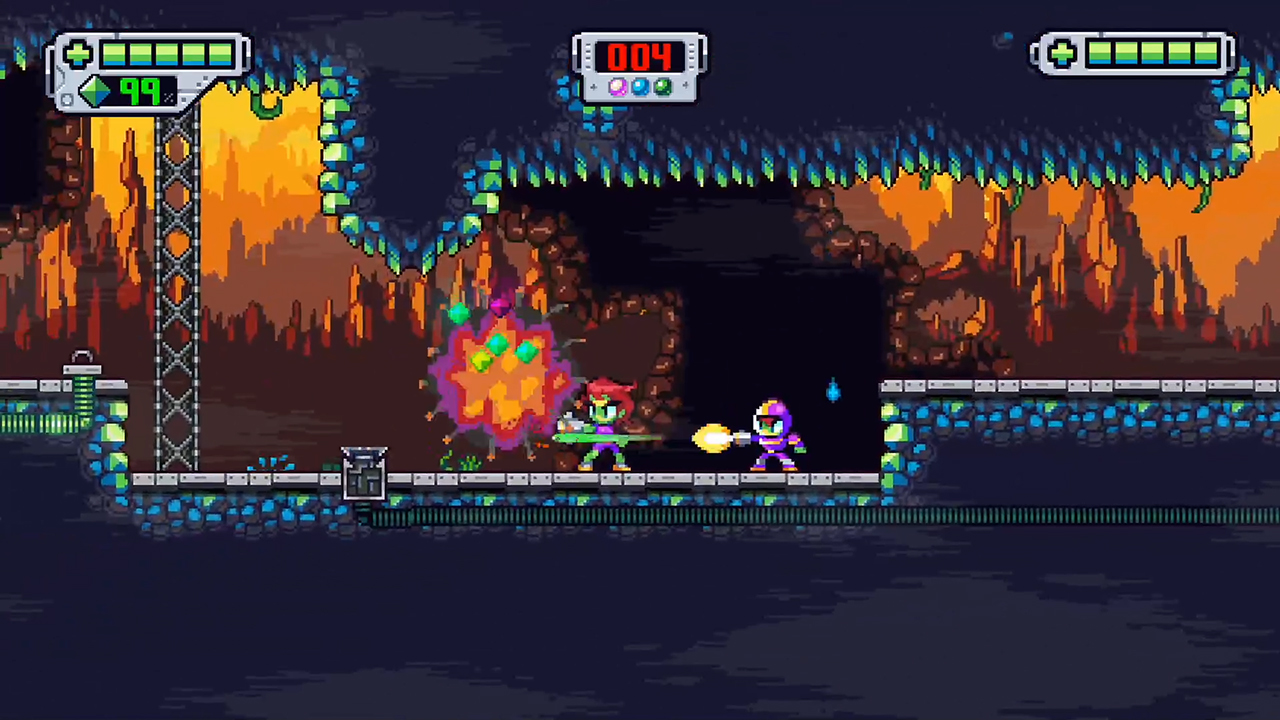Click the pink orb icon under the timer

pyautogui.click(x=617, y=87)
